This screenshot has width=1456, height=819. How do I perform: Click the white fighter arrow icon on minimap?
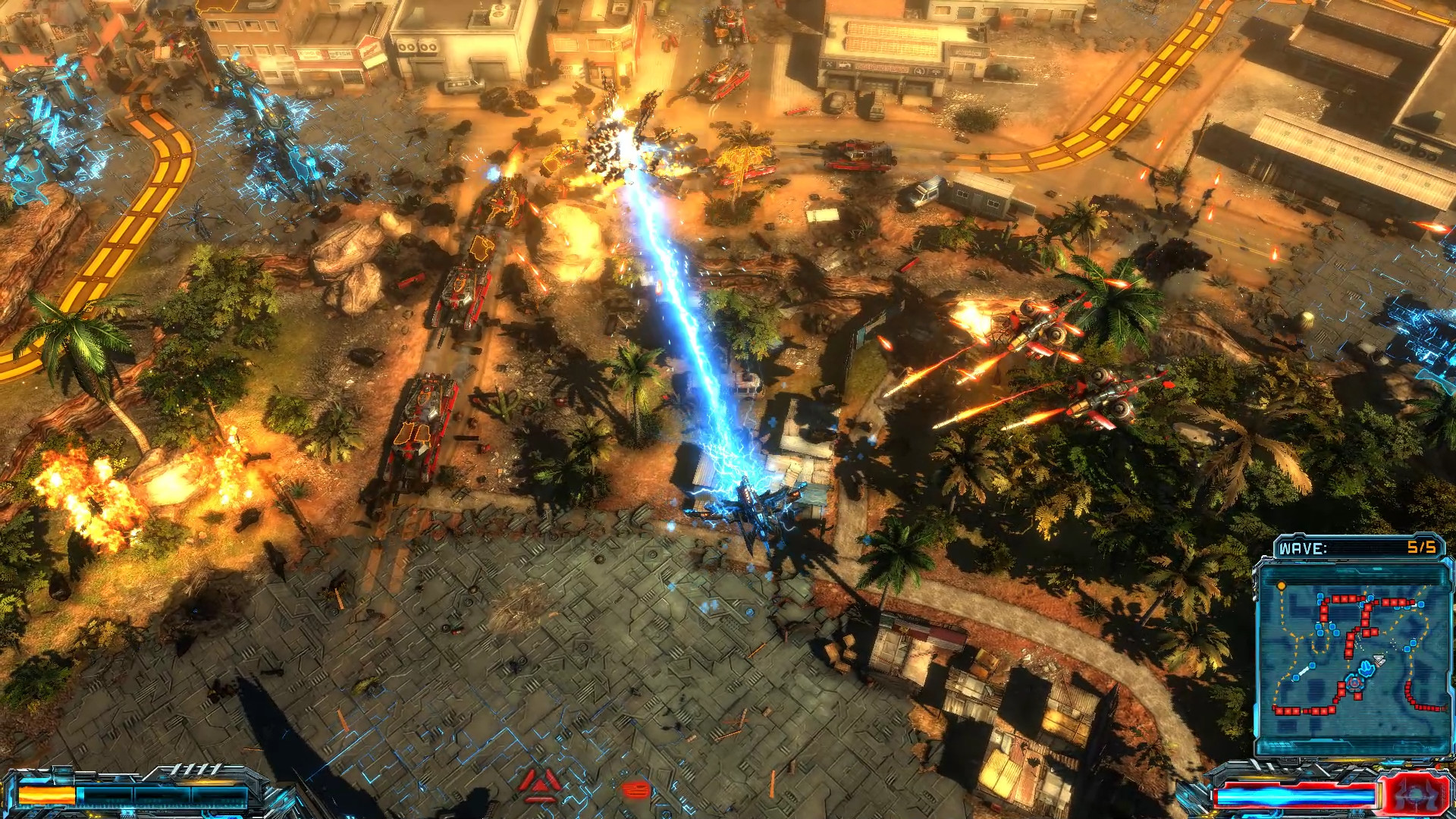tap(1379, 659)
